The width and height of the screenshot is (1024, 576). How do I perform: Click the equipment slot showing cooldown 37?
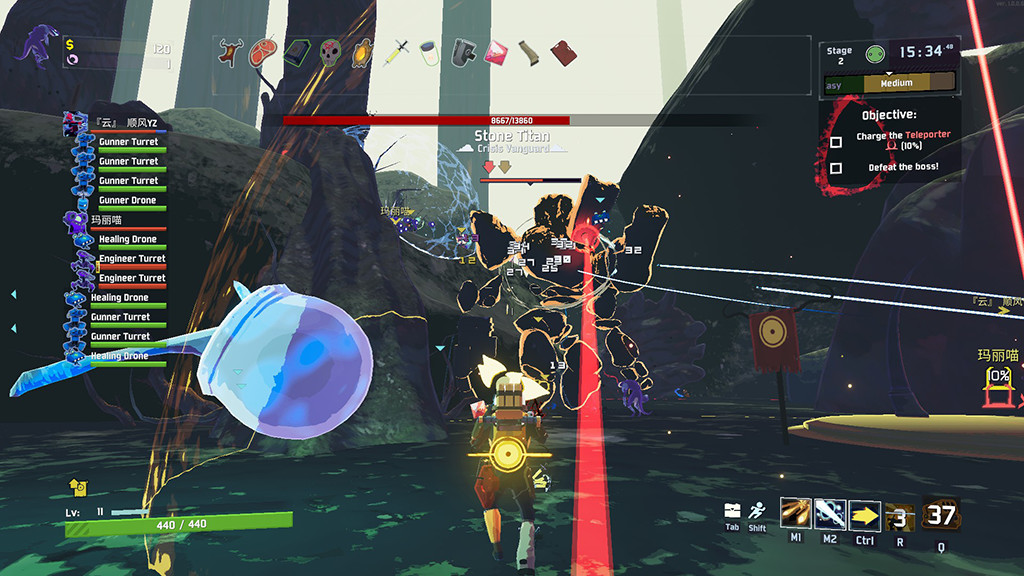(941, 514)
